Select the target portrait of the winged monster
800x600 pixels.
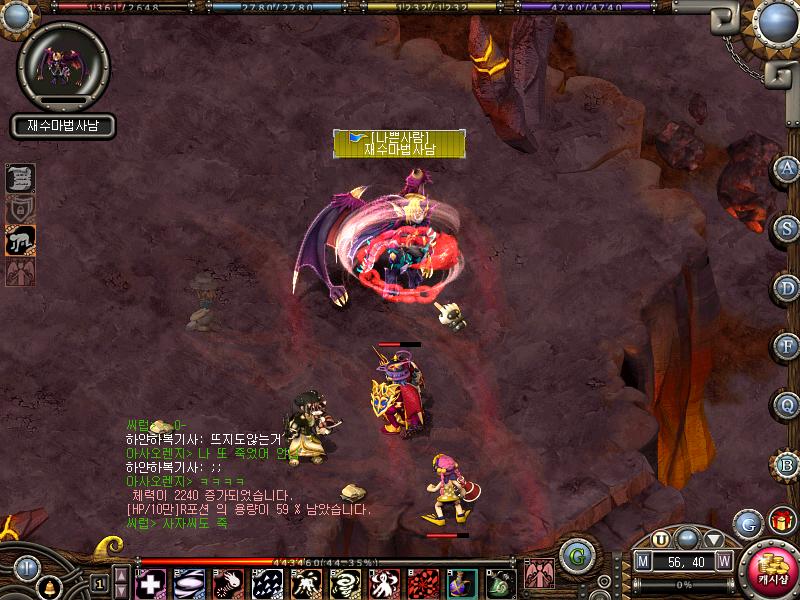click(x=63, y=65)
